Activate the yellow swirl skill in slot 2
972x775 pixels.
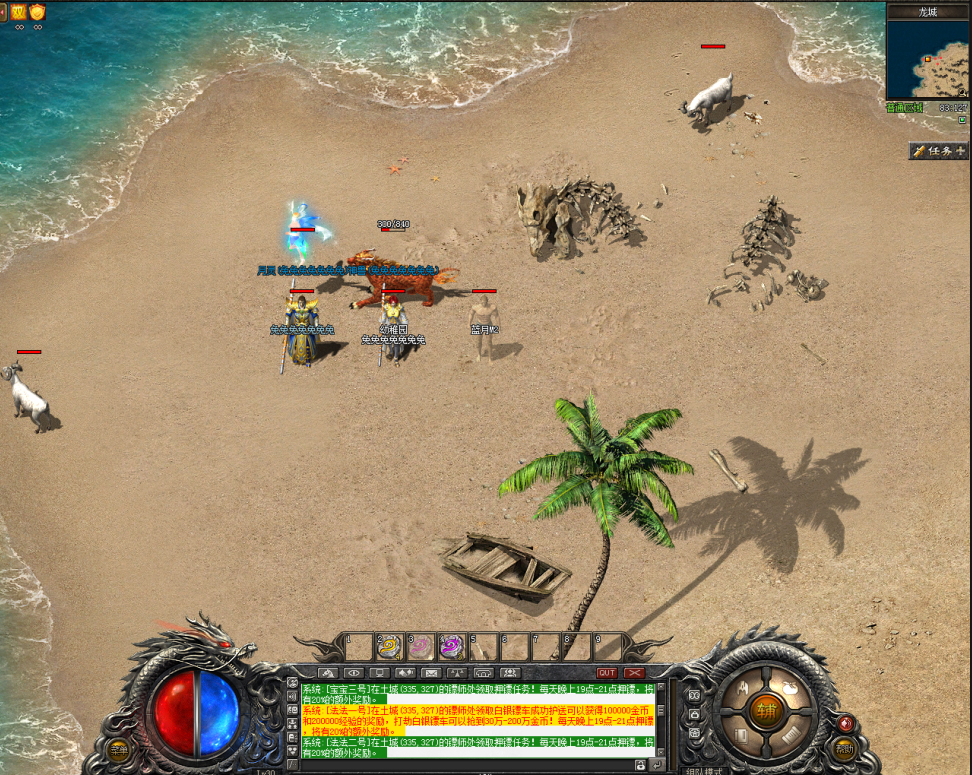389,647
